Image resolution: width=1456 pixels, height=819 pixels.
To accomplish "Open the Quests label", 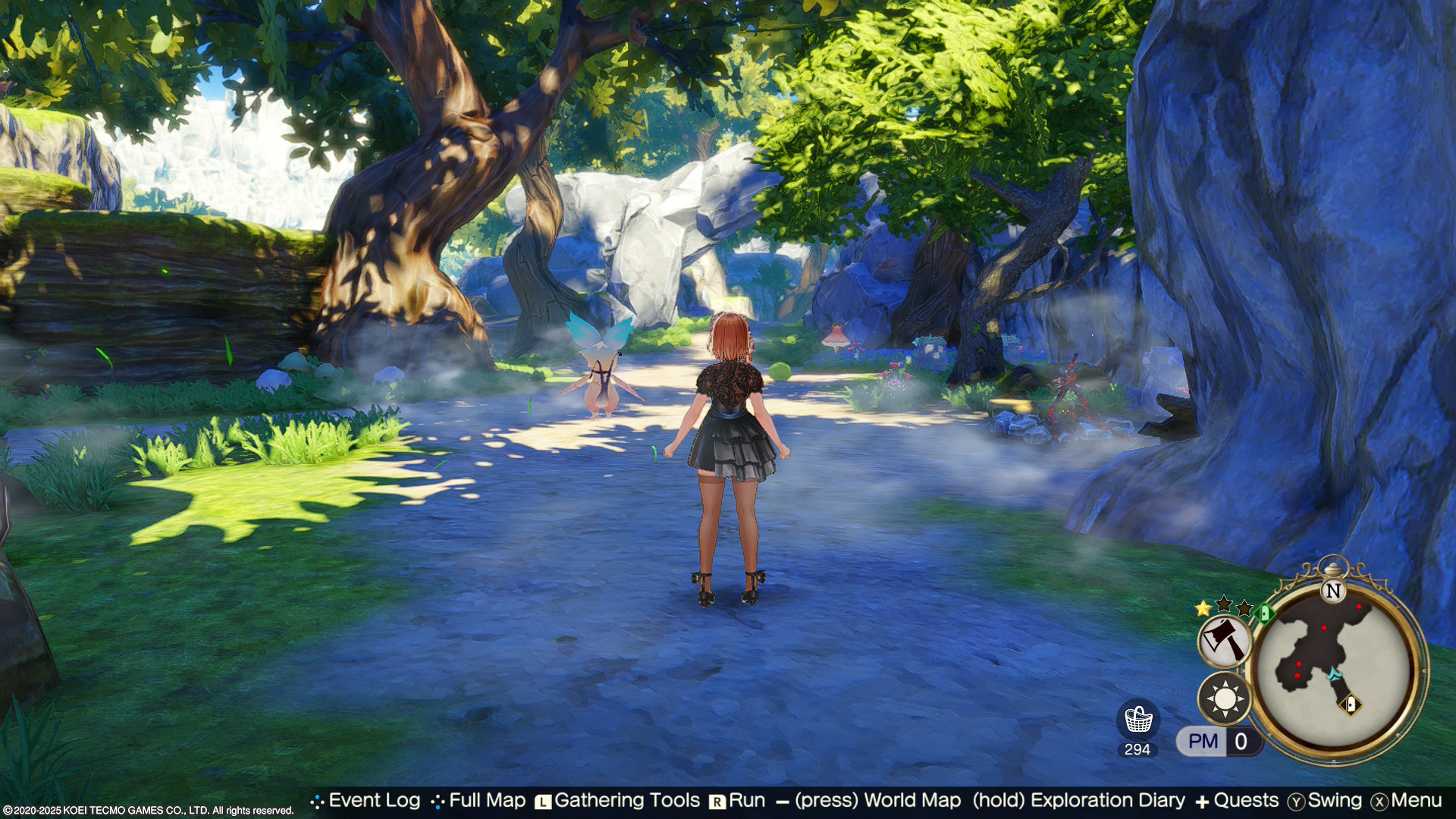I will point(1245,801).
